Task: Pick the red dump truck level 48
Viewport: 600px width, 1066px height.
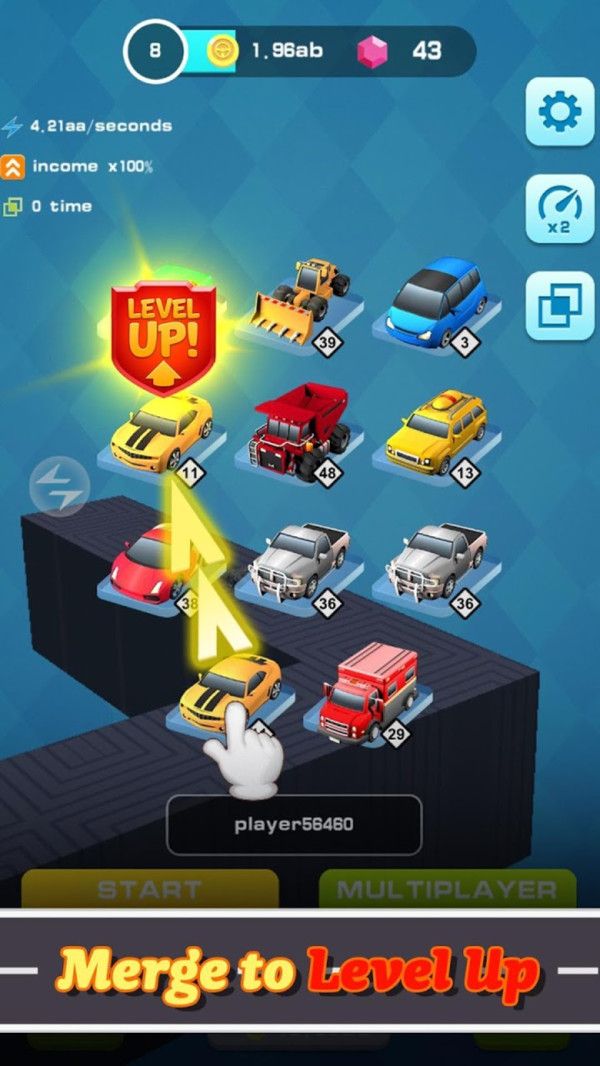Action: pos(302,430)
